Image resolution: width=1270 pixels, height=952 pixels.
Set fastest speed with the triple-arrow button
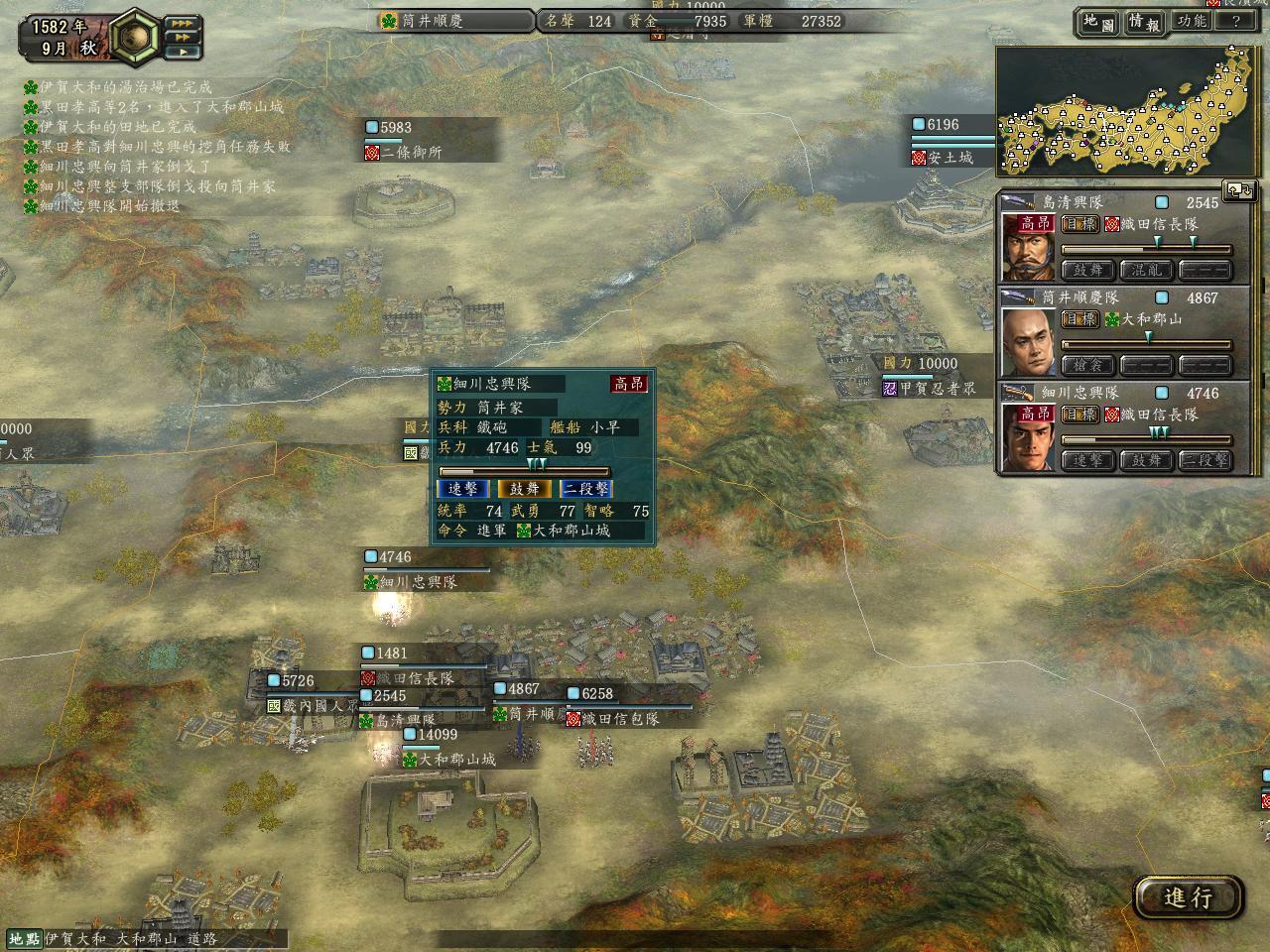click(x=182, y=23)
